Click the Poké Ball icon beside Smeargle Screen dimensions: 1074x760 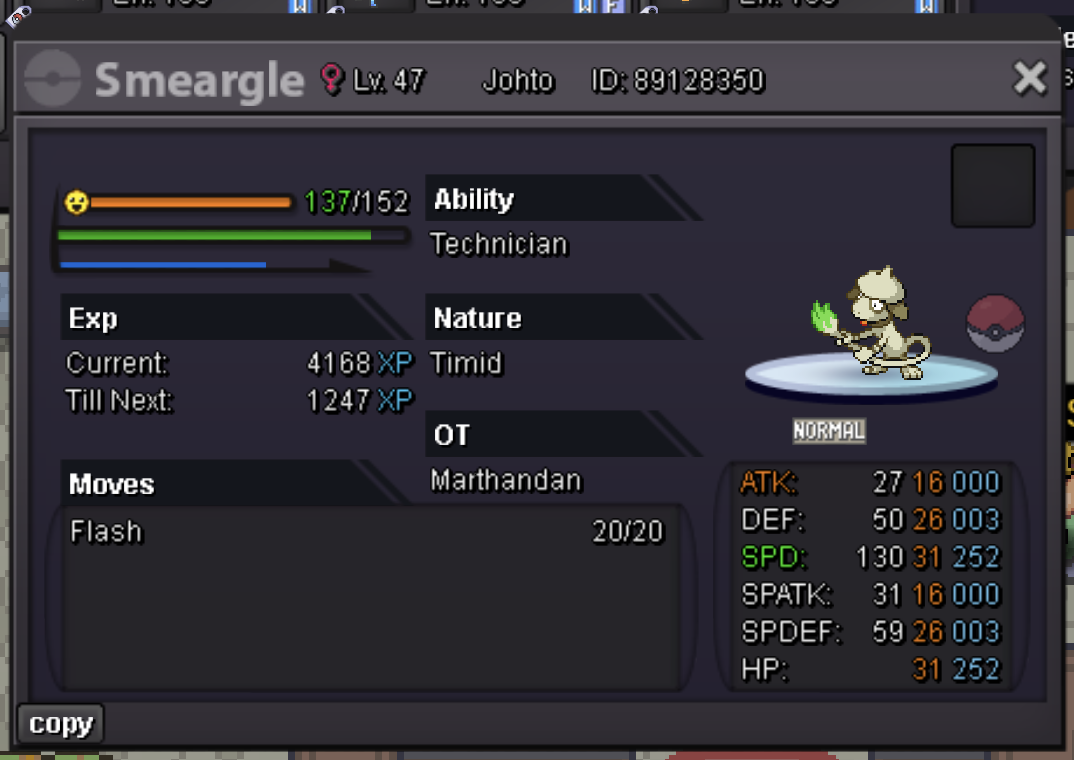995,324
